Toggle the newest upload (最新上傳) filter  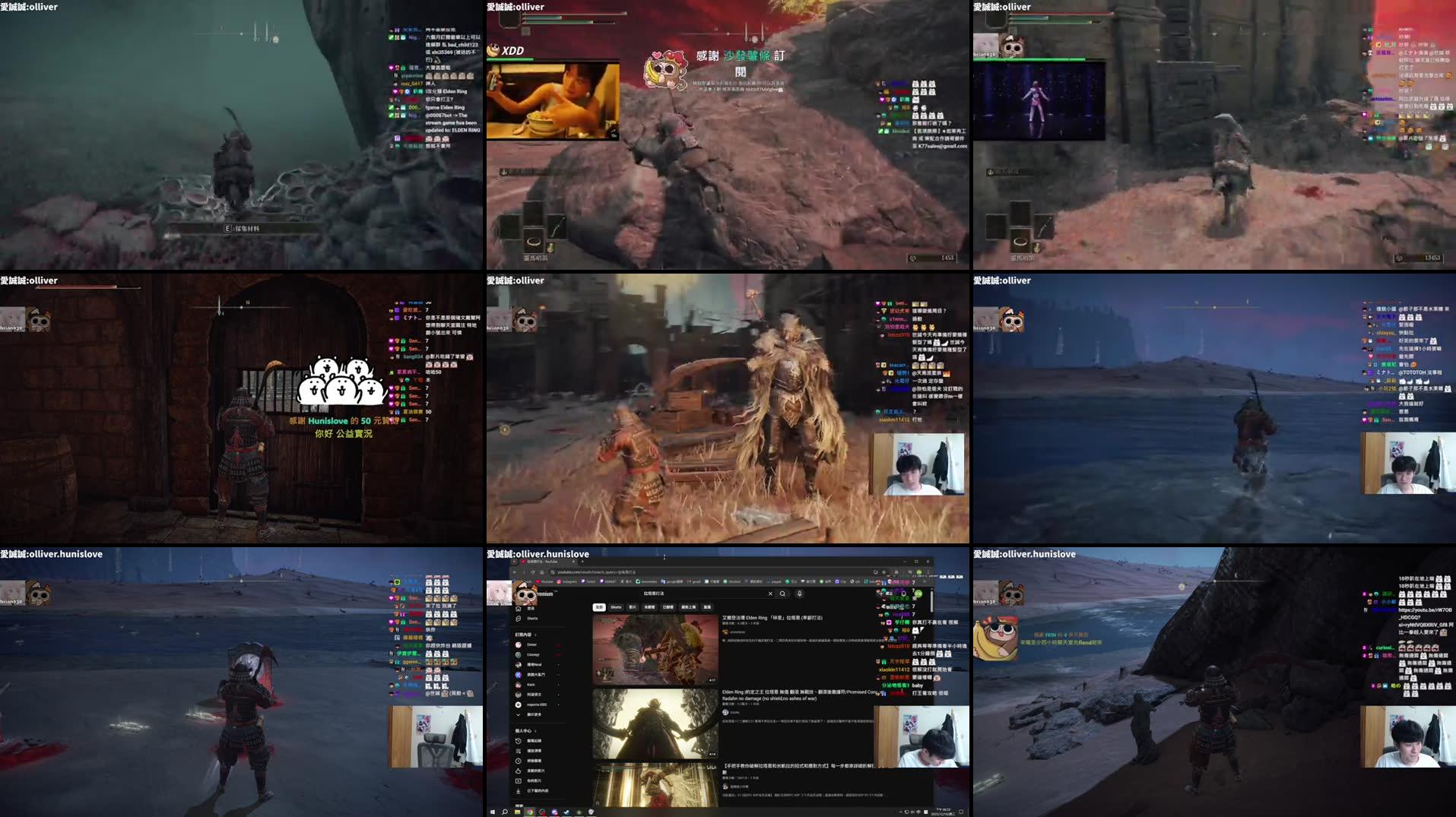tap(687, 607)
